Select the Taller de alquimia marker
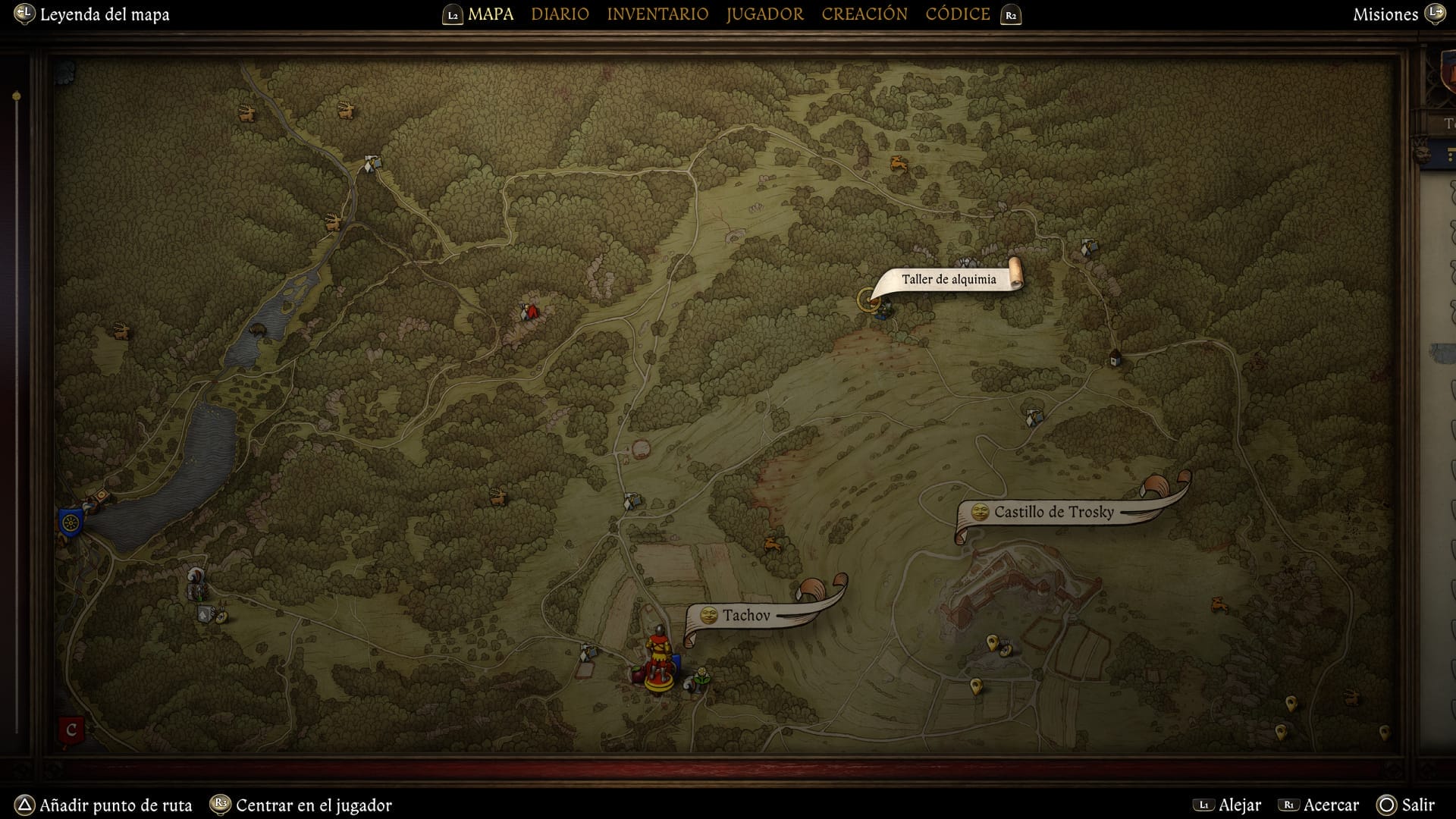Screen dimensions: 1456x819 point(869,300)
